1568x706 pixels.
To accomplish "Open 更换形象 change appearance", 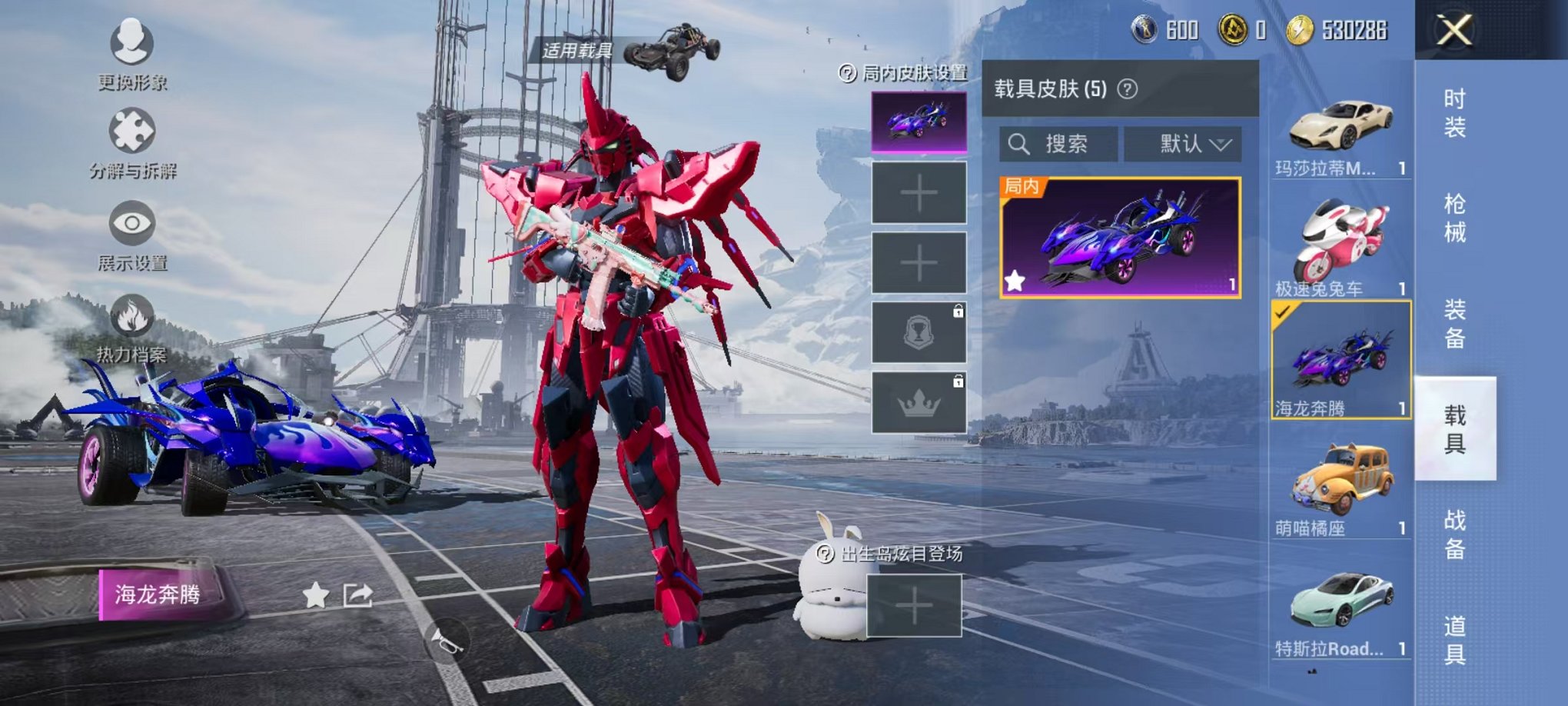I will (x=132, y=52).
